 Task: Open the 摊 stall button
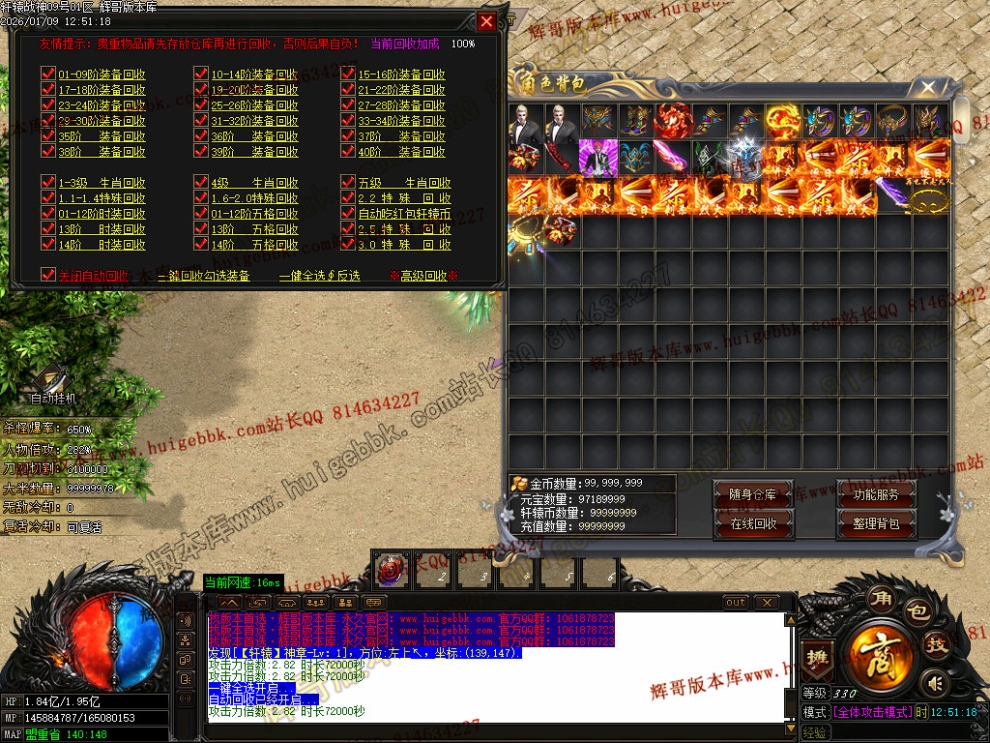(x=815, y=658)
